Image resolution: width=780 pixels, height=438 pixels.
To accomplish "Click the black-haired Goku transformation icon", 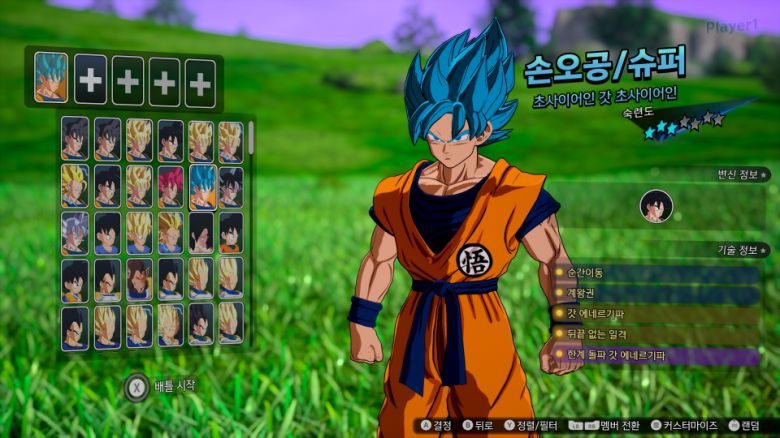I will [656, 206].
